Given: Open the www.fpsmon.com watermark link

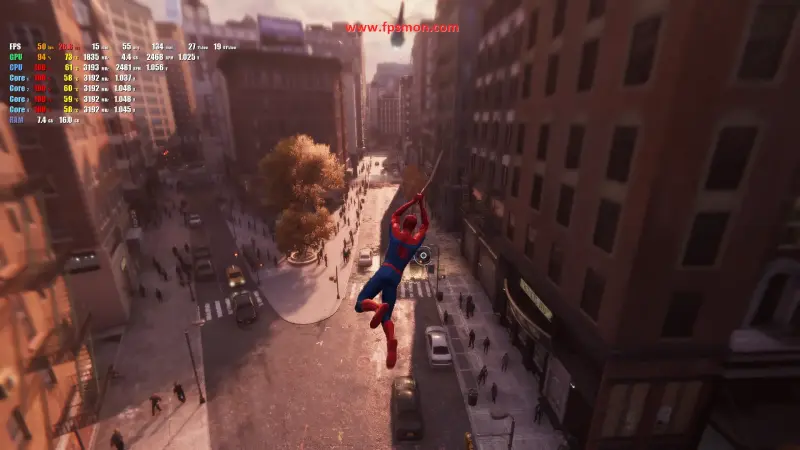Looking at the screenshot, I should pyautogui.click(x=403, y=28).
